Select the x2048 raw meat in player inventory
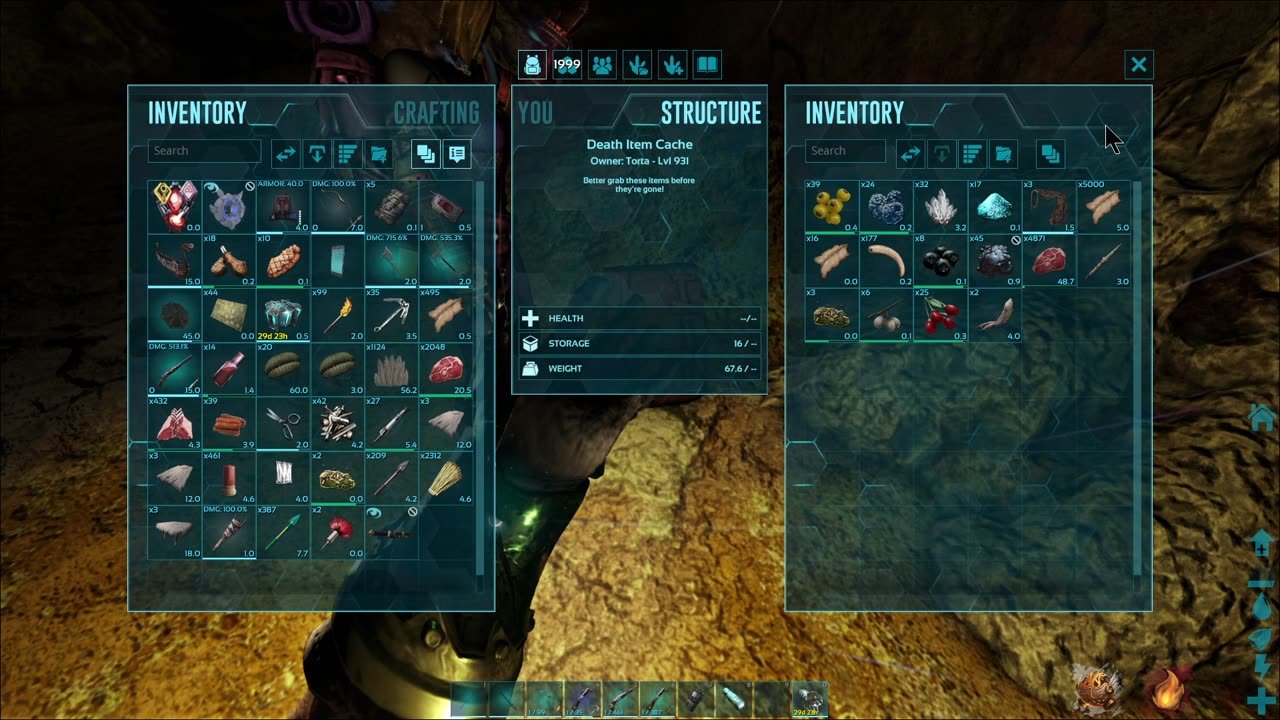1280x720 pixels. [446, 369]
